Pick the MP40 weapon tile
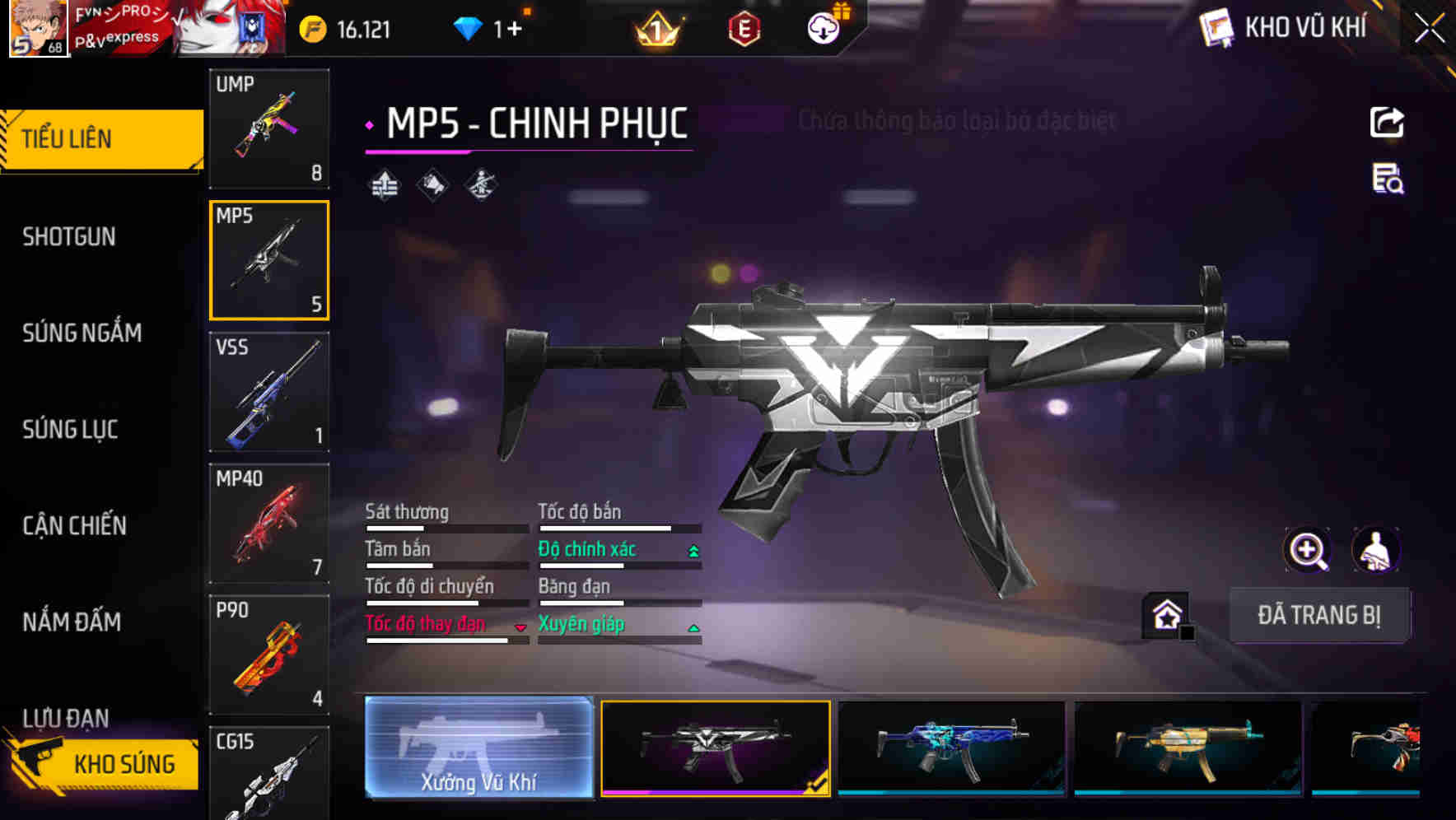 (x=269, y=524)
